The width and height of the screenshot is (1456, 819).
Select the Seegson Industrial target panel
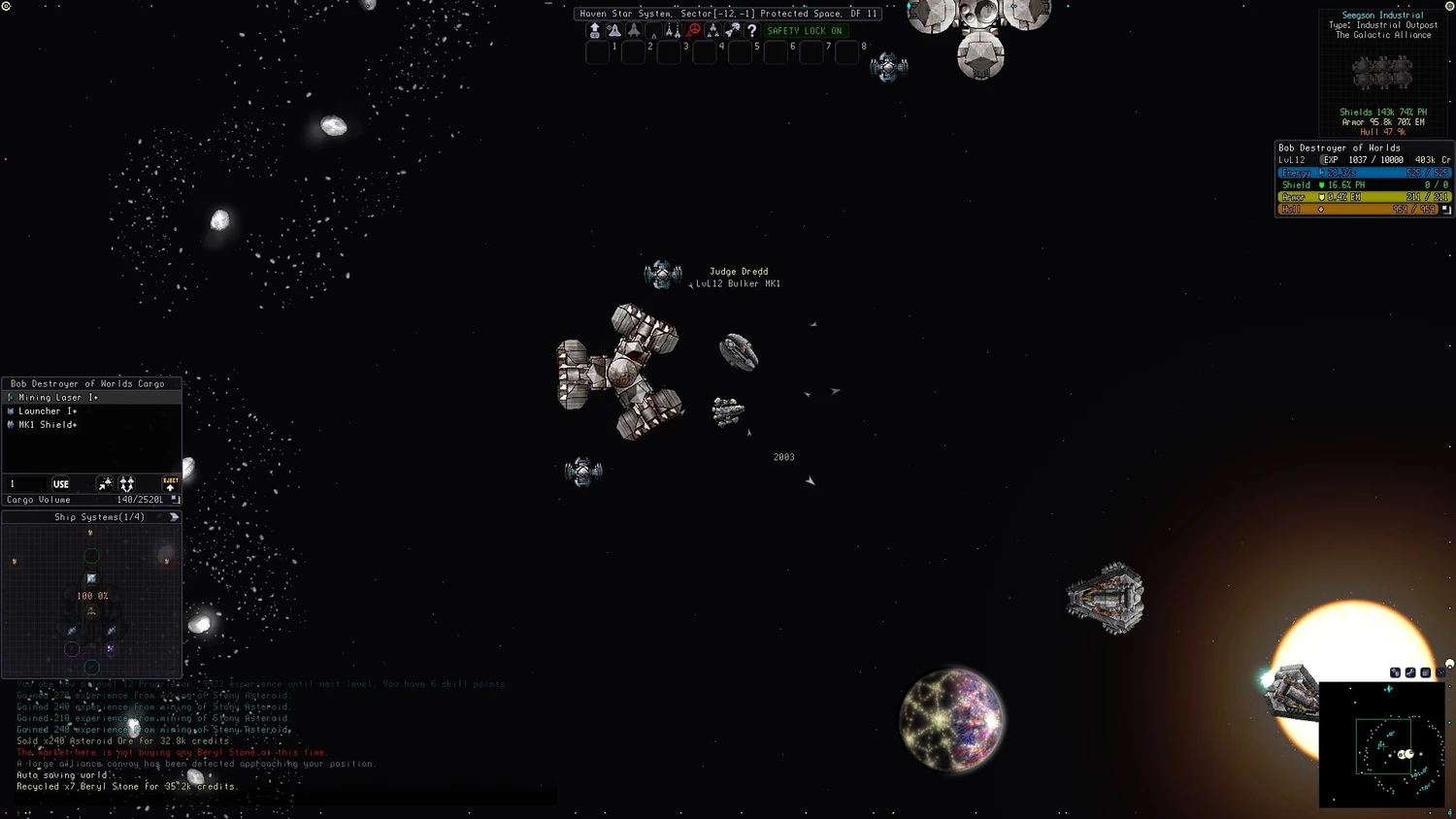1382,74
